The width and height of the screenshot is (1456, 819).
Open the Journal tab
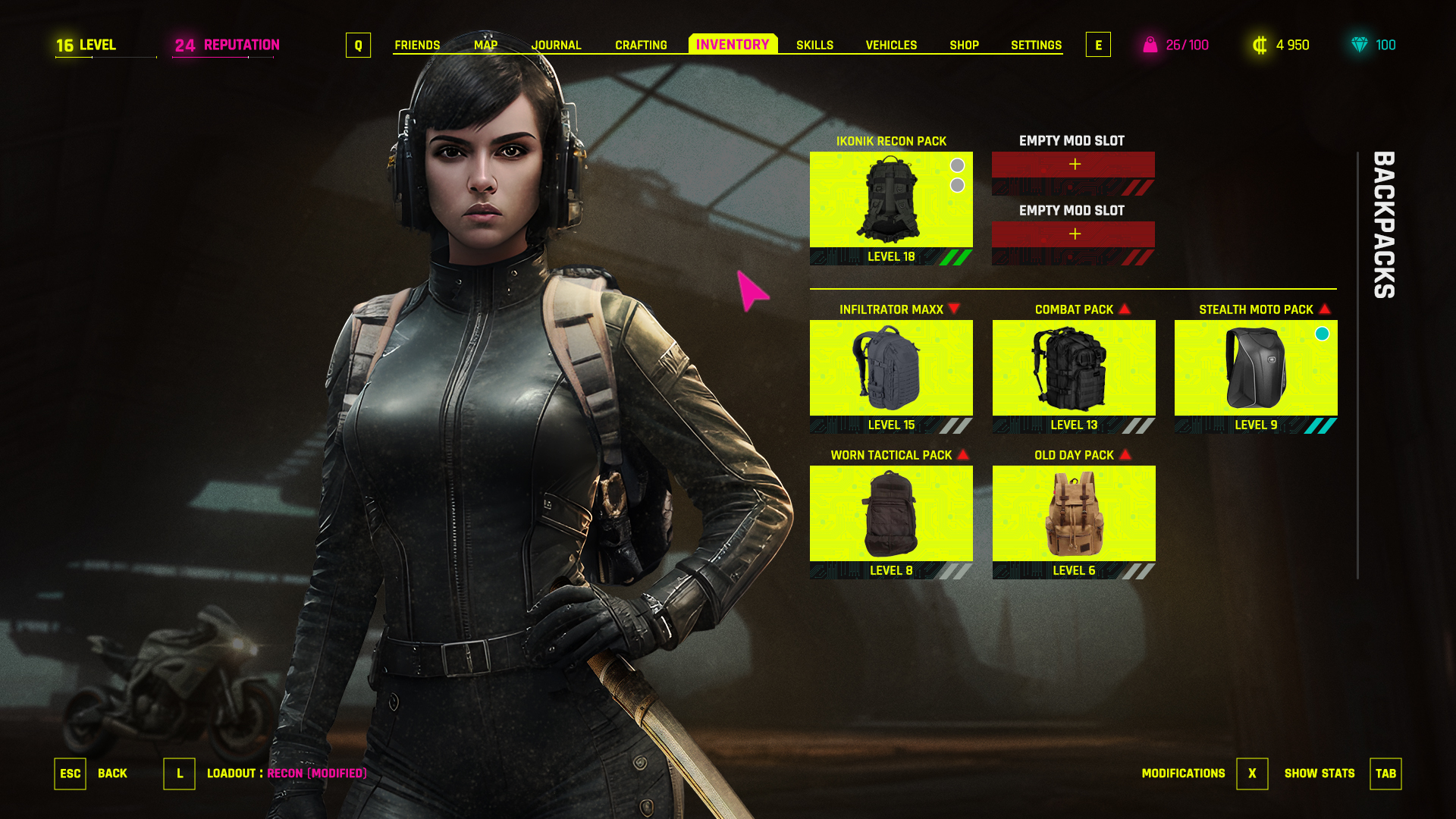coord(556,45)
